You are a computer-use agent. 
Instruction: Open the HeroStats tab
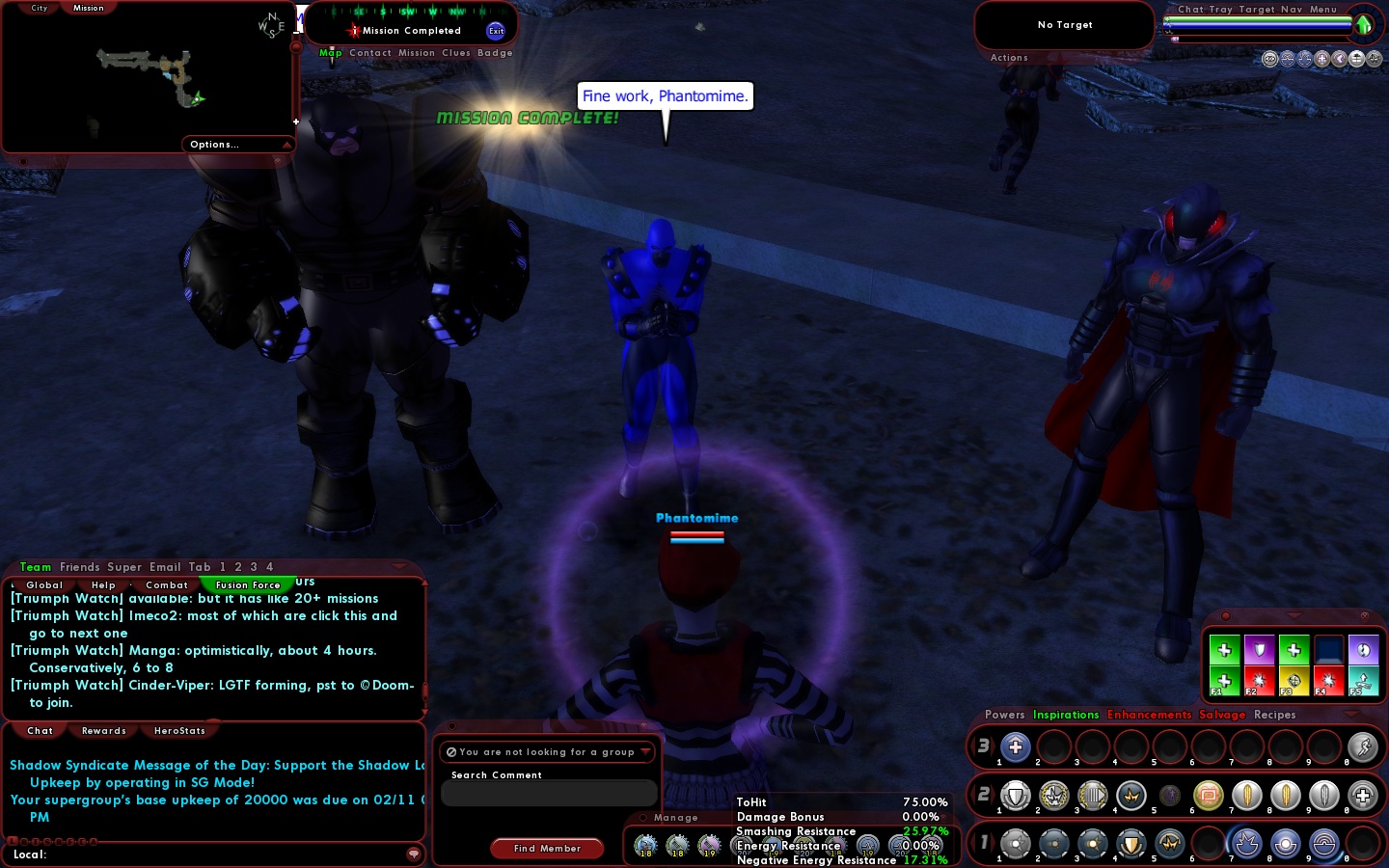179,731
